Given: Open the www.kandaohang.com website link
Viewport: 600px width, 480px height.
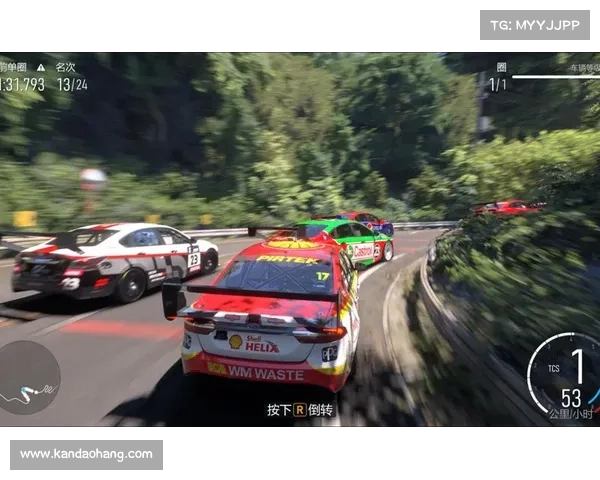Looking at the screenshot, I should 87,455.
